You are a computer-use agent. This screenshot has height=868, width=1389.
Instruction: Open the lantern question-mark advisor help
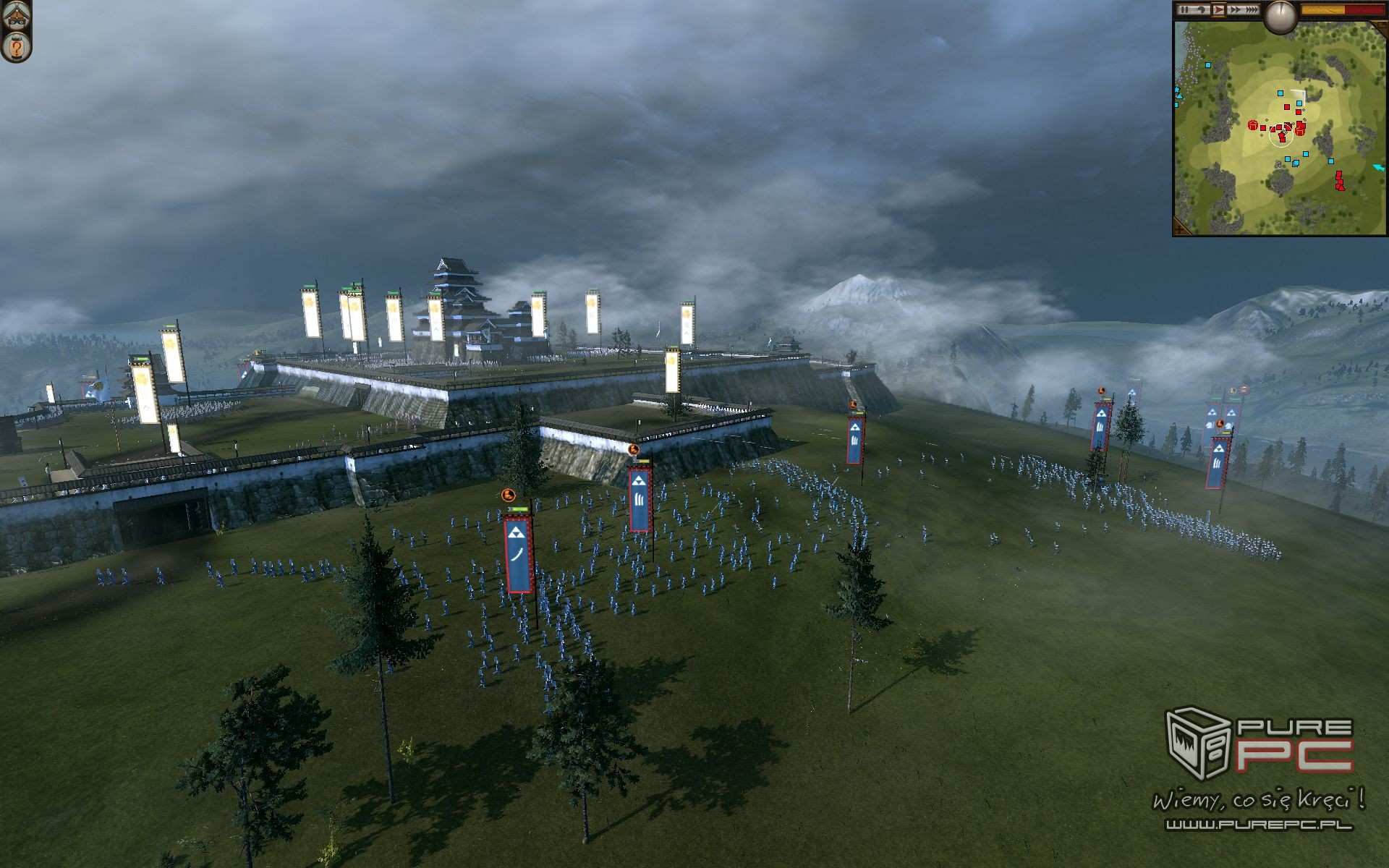15,48
